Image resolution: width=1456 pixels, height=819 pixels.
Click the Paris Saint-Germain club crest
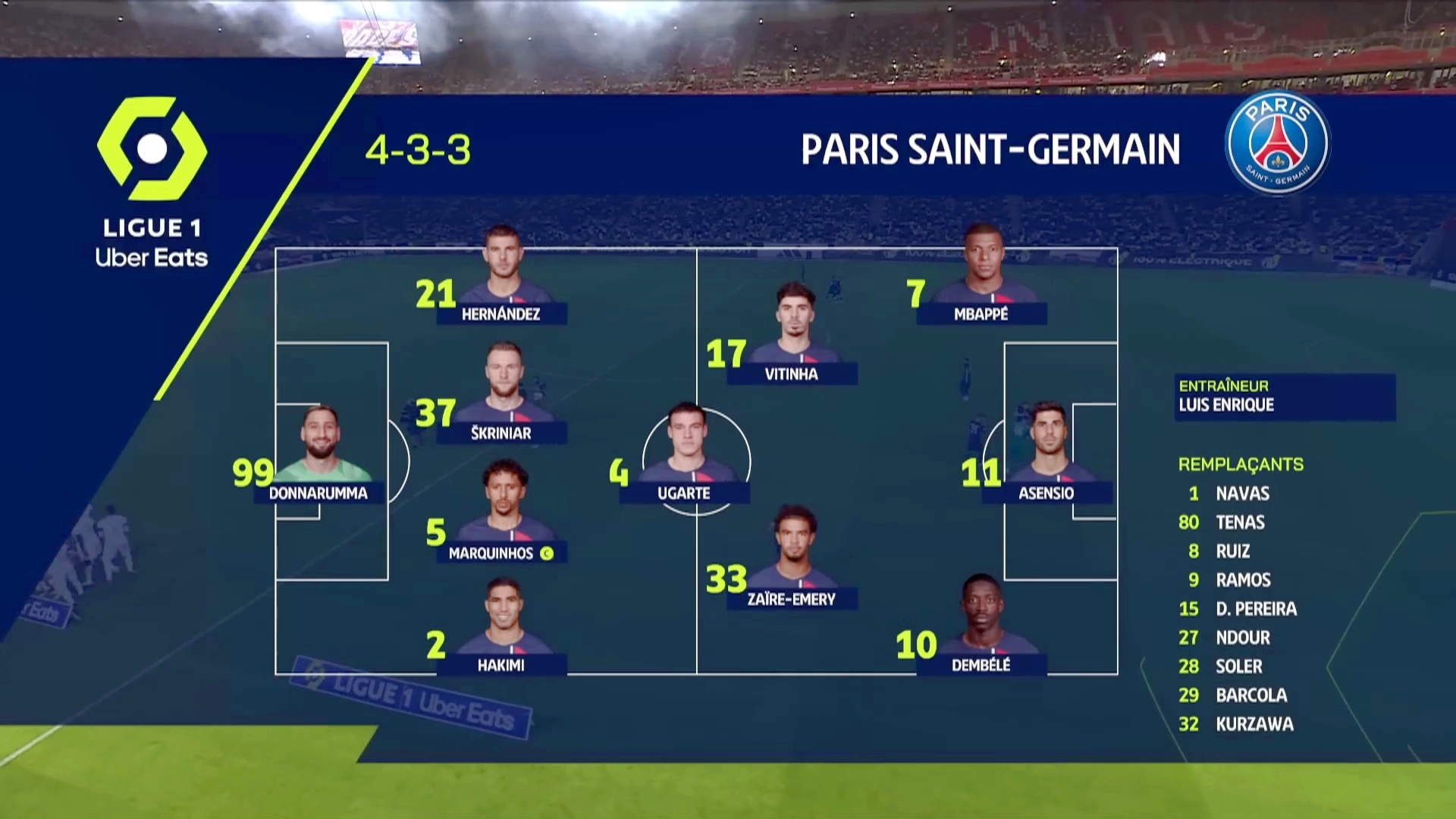[1277, 143]
